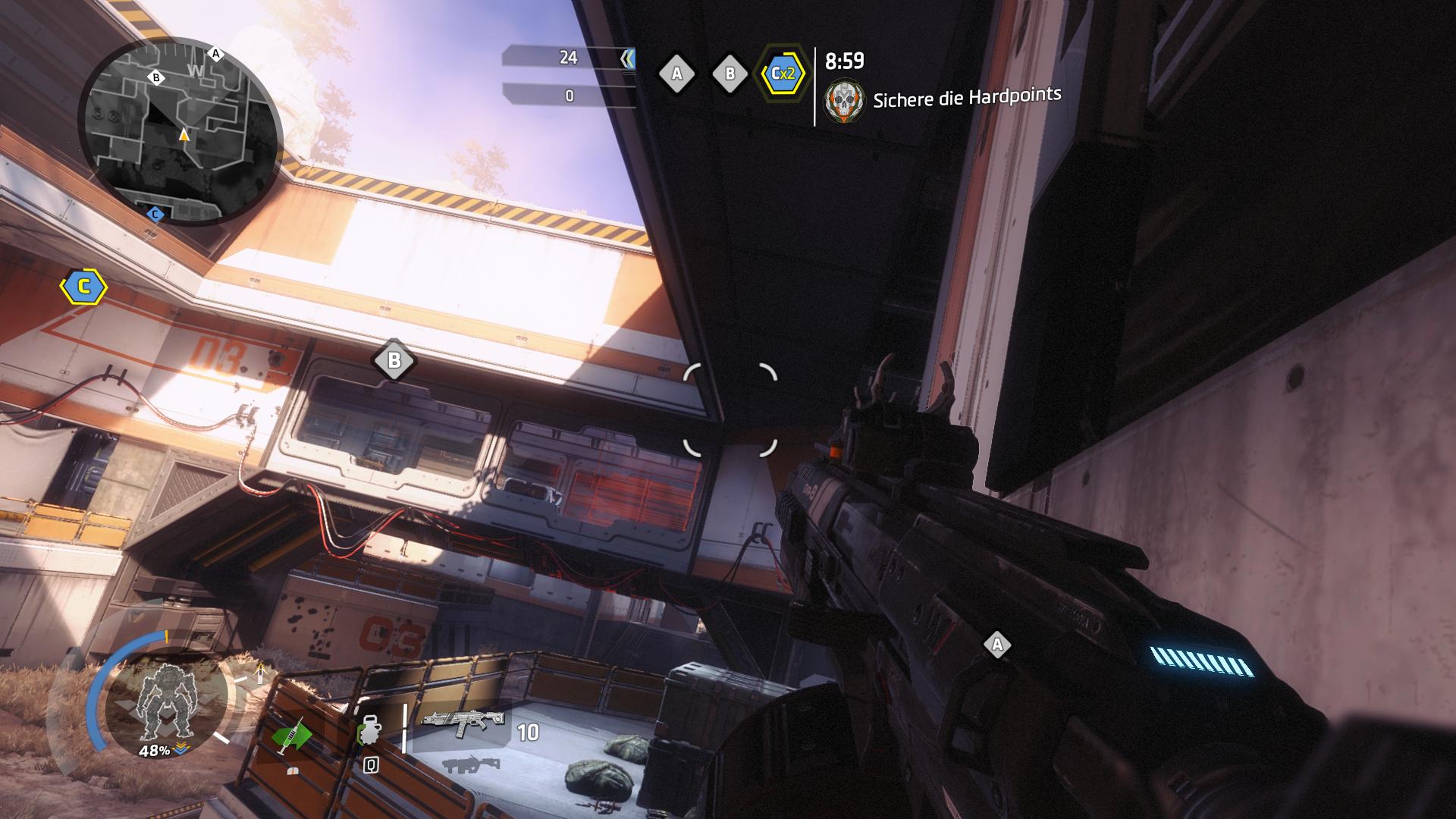Select hardpoint A in the top objective bar
Viewport: 1456px width, 819px height.
coord(676,74)
